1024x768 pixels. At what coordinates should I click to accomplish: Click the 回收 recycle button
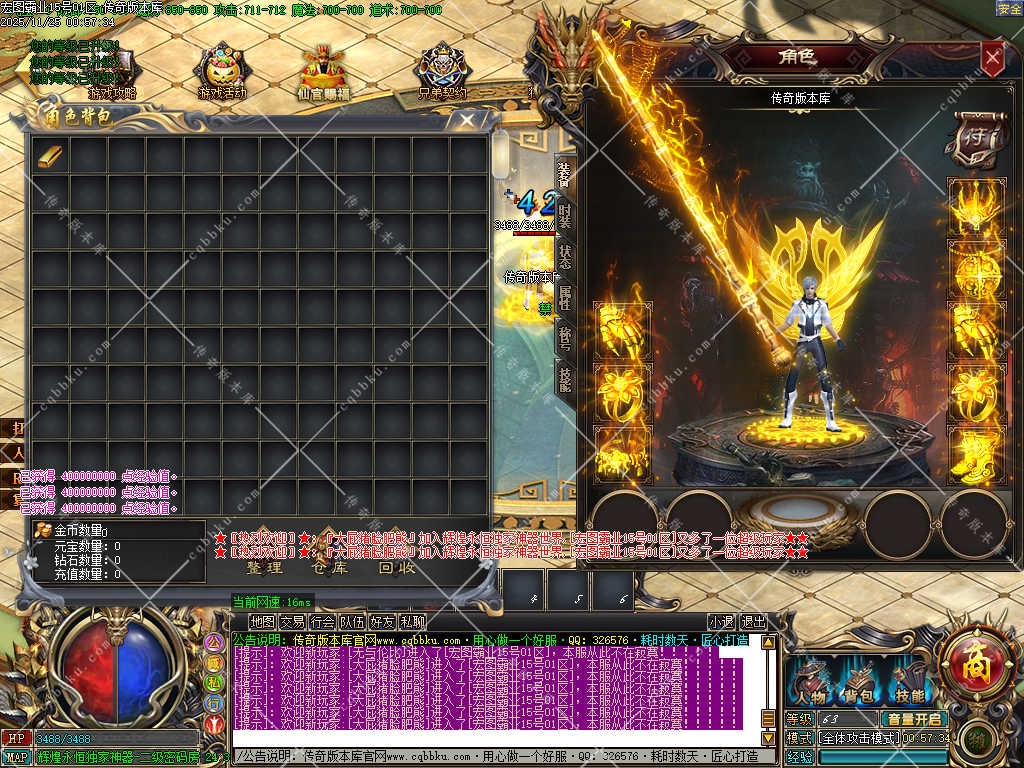click(x=396, y=567)
